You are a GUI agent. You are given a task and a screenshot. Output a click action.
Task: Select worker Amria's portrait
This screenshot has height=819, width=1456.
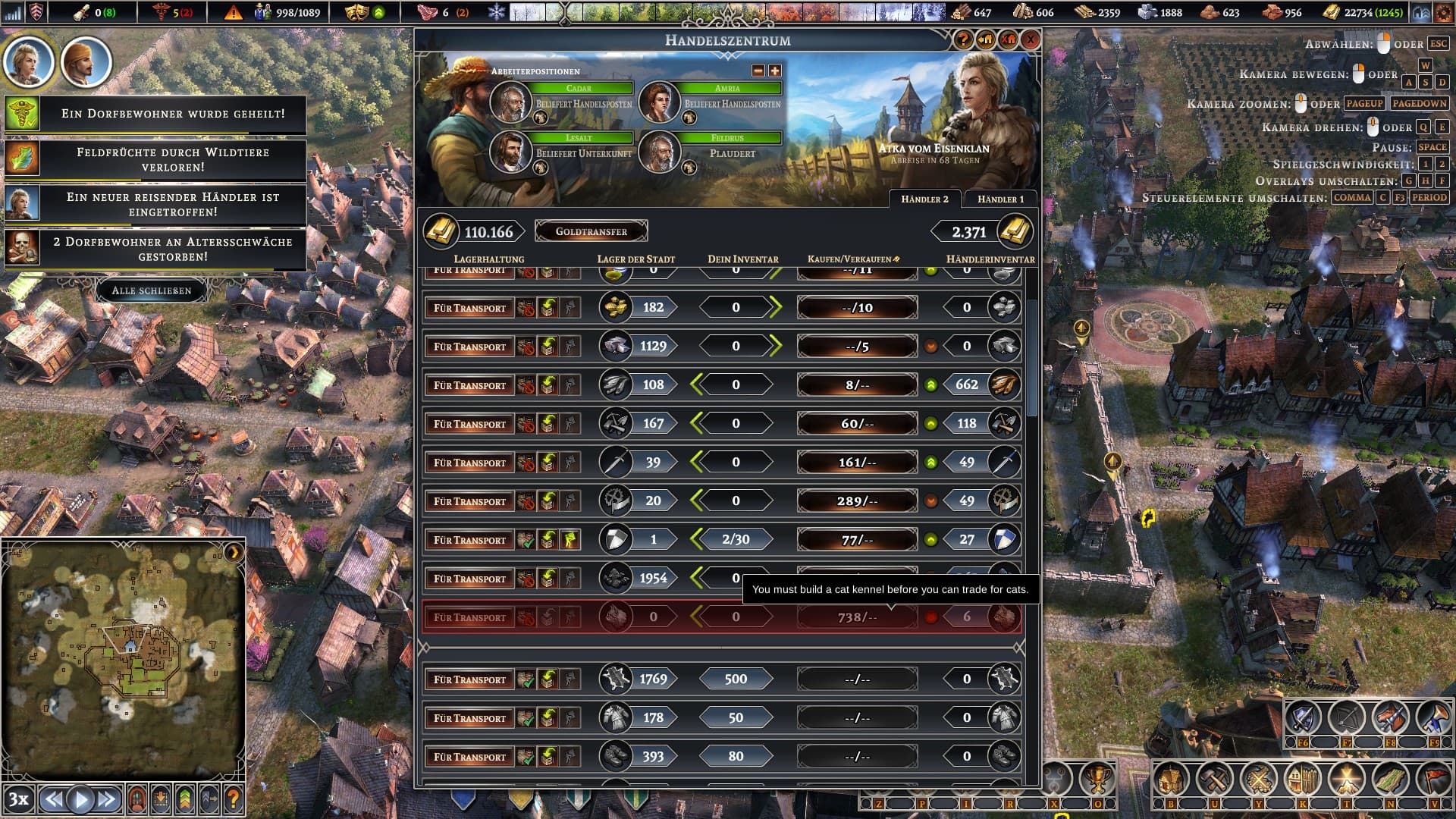(659, 102)
